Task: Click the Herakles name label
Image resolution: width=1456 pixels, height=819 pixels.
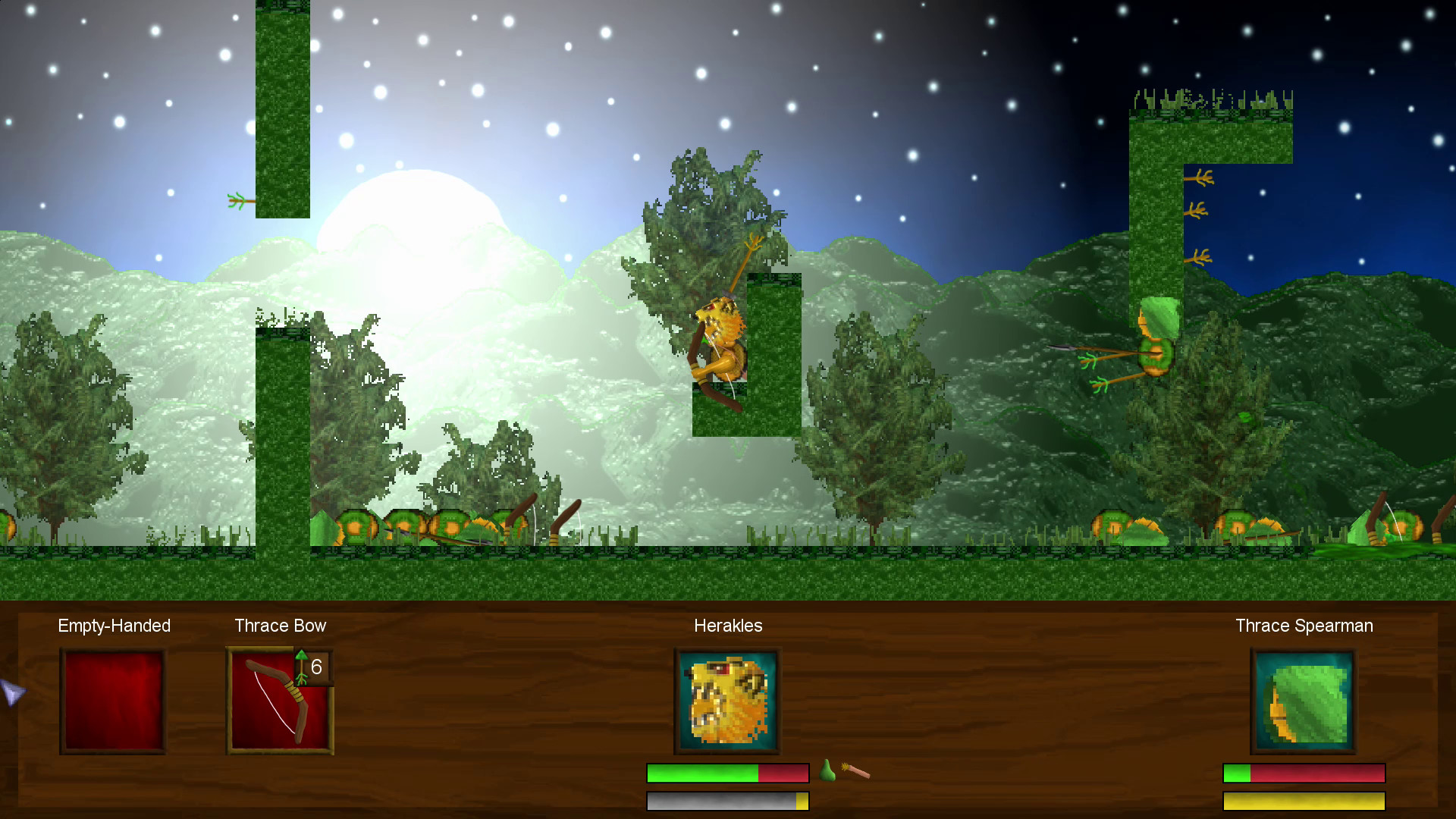Action: [x=728, y=626]
